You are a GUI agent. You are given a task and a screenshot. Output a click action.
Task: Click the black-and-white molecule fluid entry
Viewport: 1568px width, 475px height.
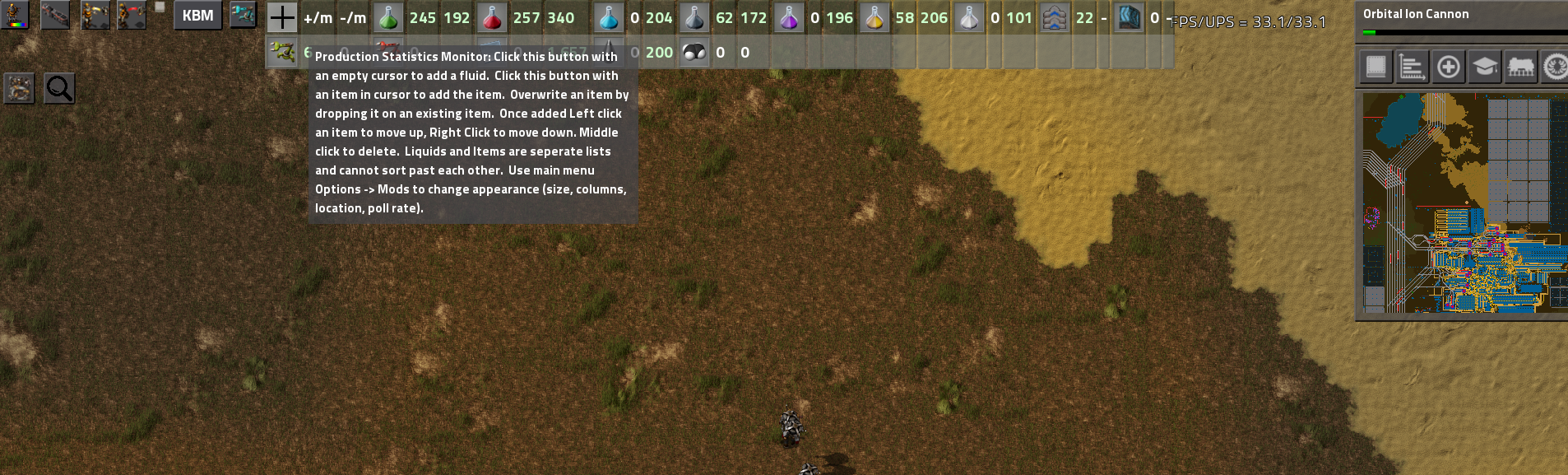coord(695,52)
